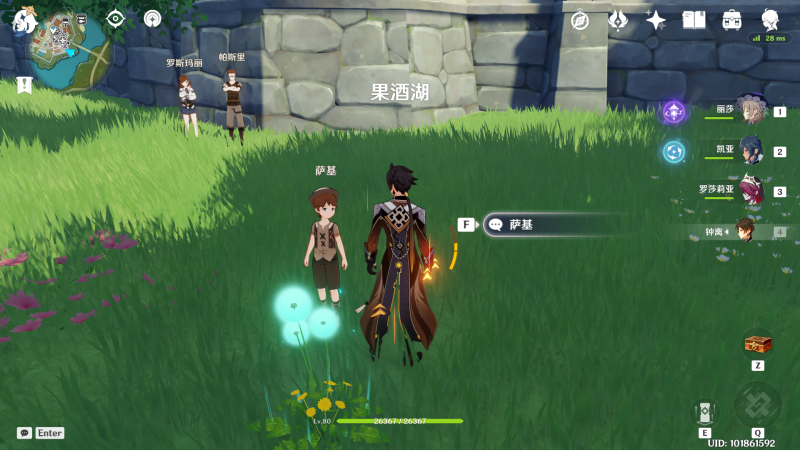Select active party member 钟离
This screenshot has height=450, width=800.
(x=745, y=231)
